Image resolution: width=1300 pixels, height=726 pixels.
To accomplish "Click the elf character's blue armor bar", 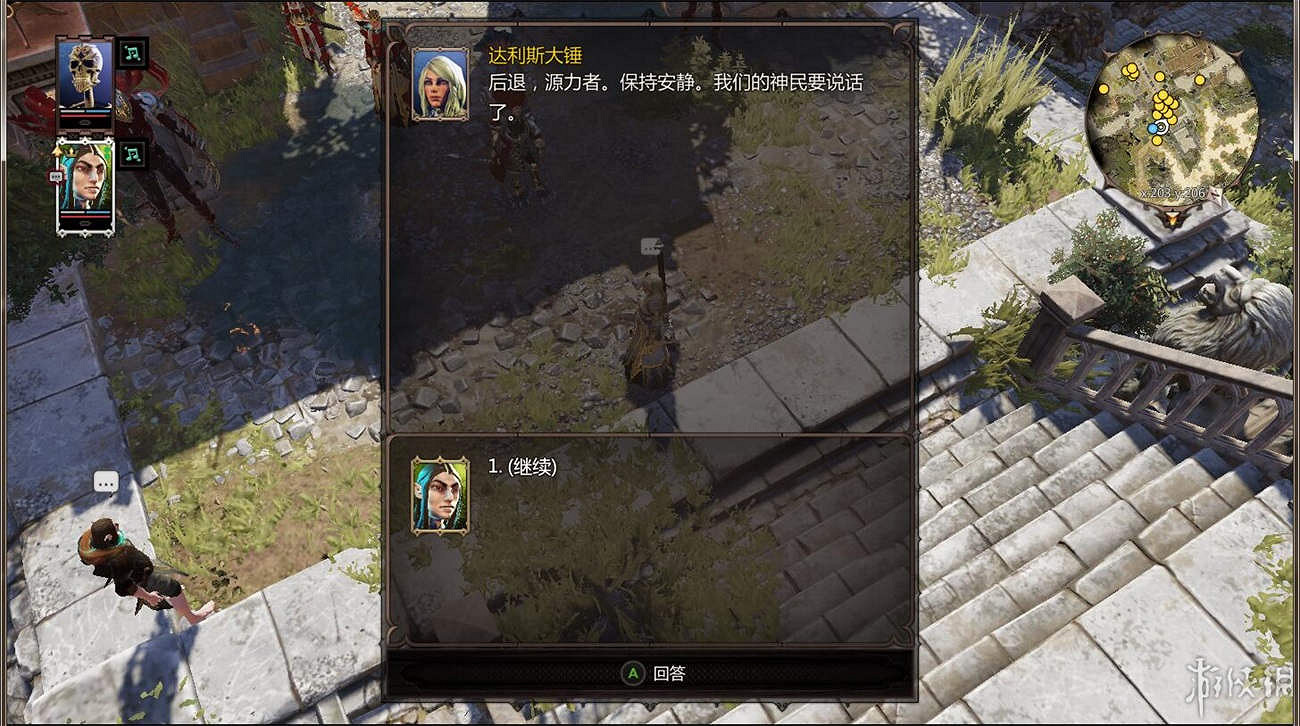I will 97,212.
